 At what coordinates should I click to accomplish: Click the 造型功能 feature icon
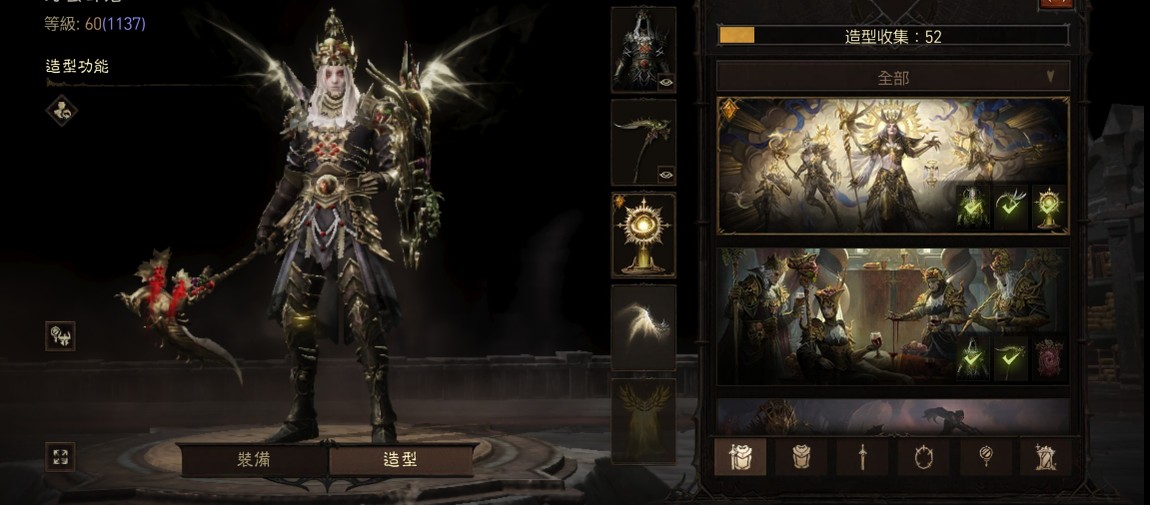(x=61, y=110)
